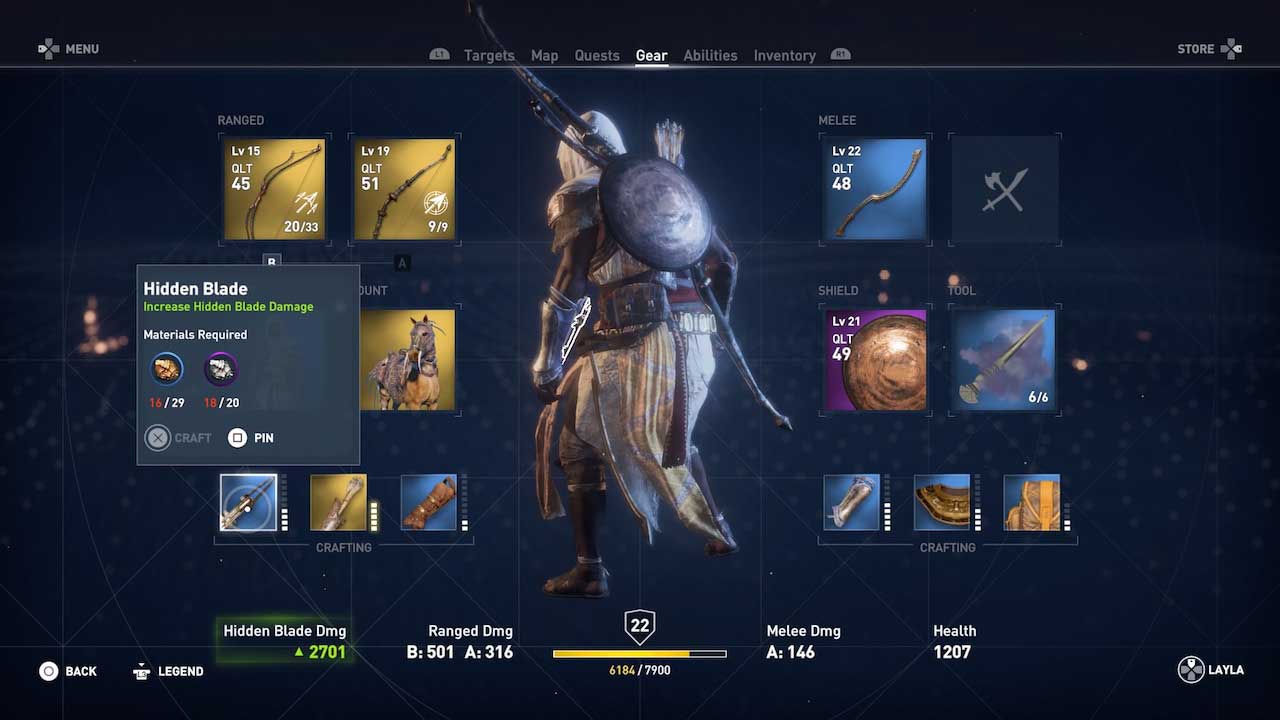1280x720 pixels.
Task: Go to the Quests tab
Action: (x=597, y=55)
